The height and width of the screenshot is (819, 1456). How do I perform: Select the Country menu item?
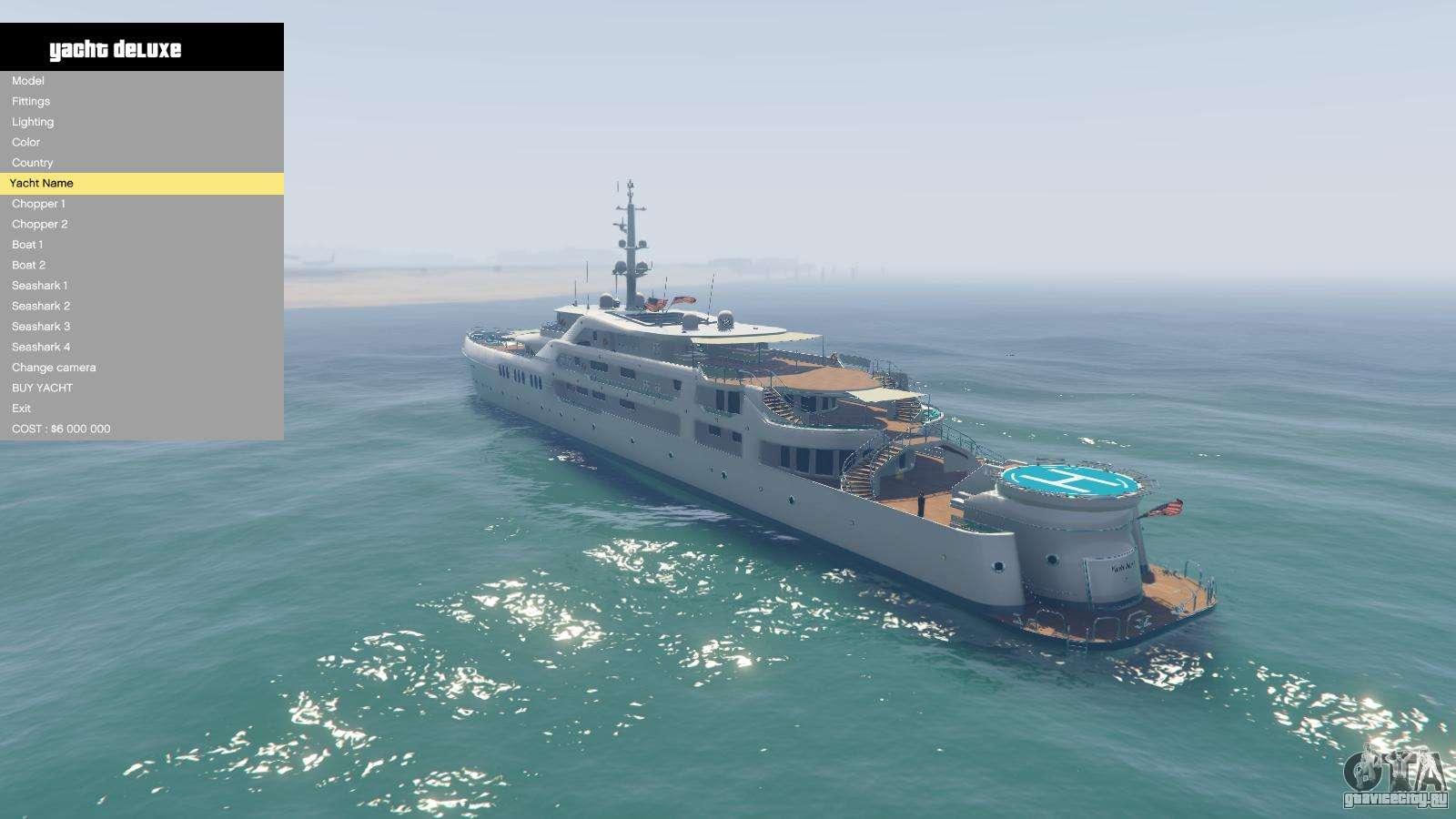coord(33,163)
